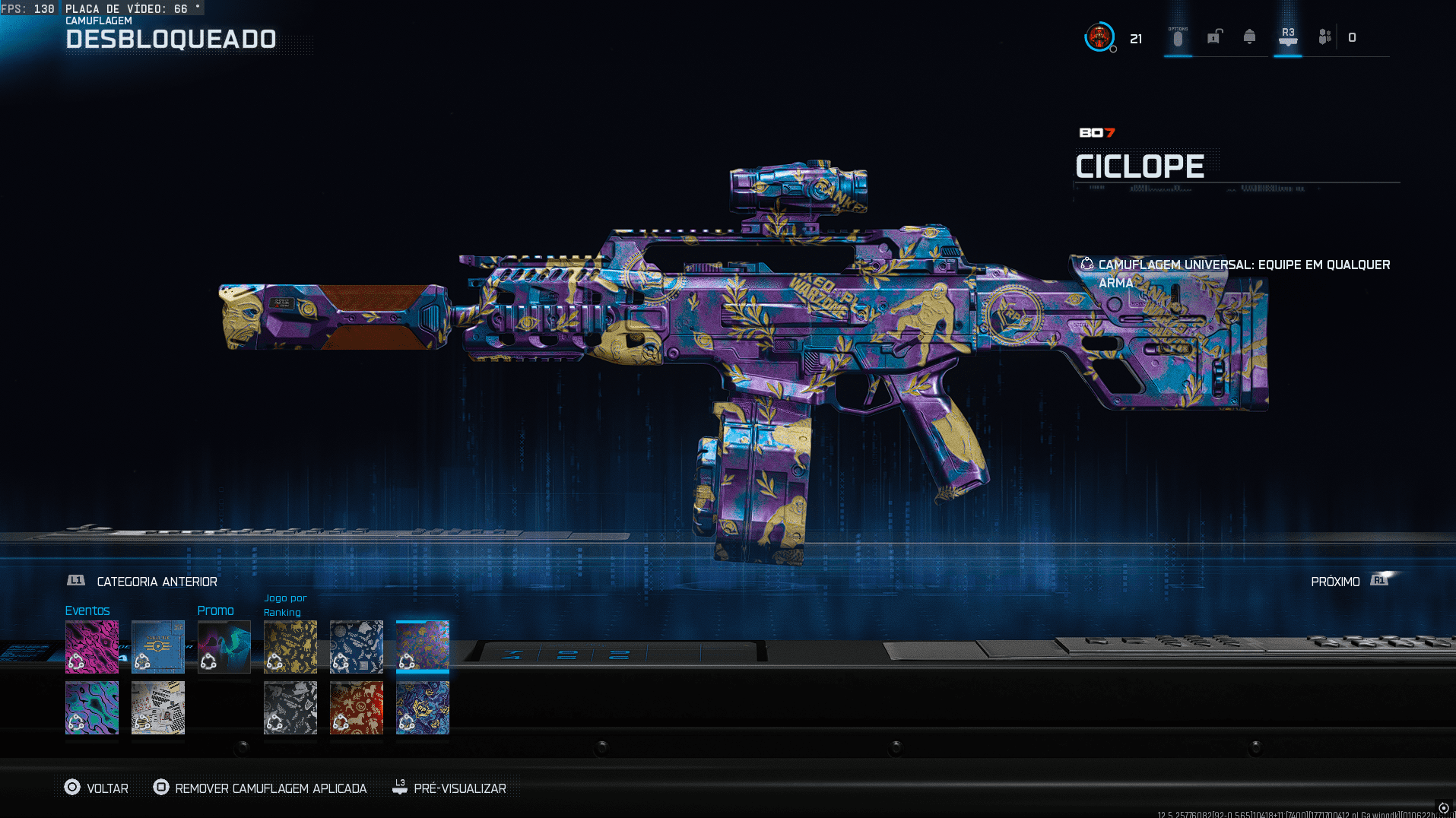Open the social party icon

[1325, 36]
